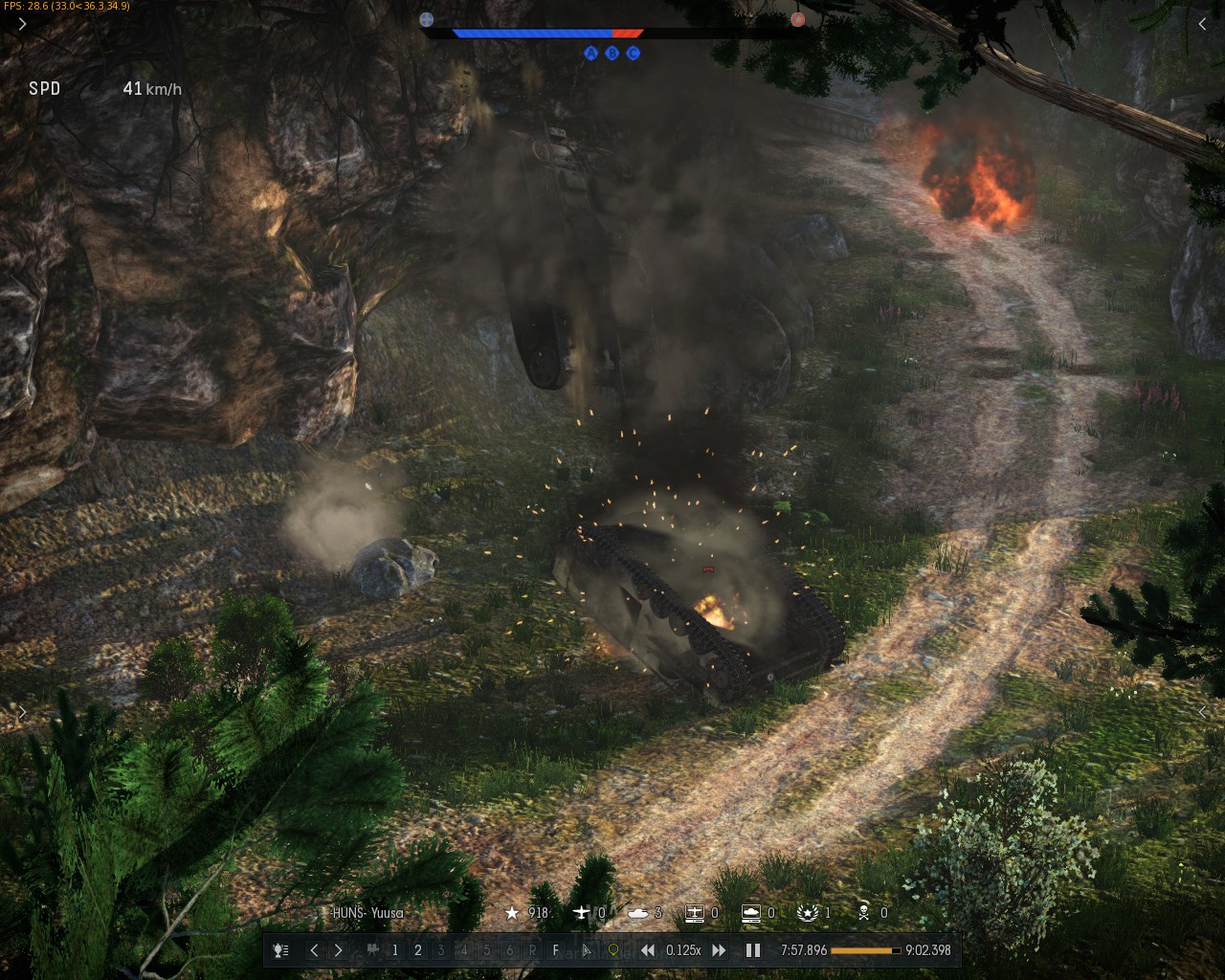Seek along the replay timeline bar
Screen dimensions: 1225x980
[x=865, y=950]
